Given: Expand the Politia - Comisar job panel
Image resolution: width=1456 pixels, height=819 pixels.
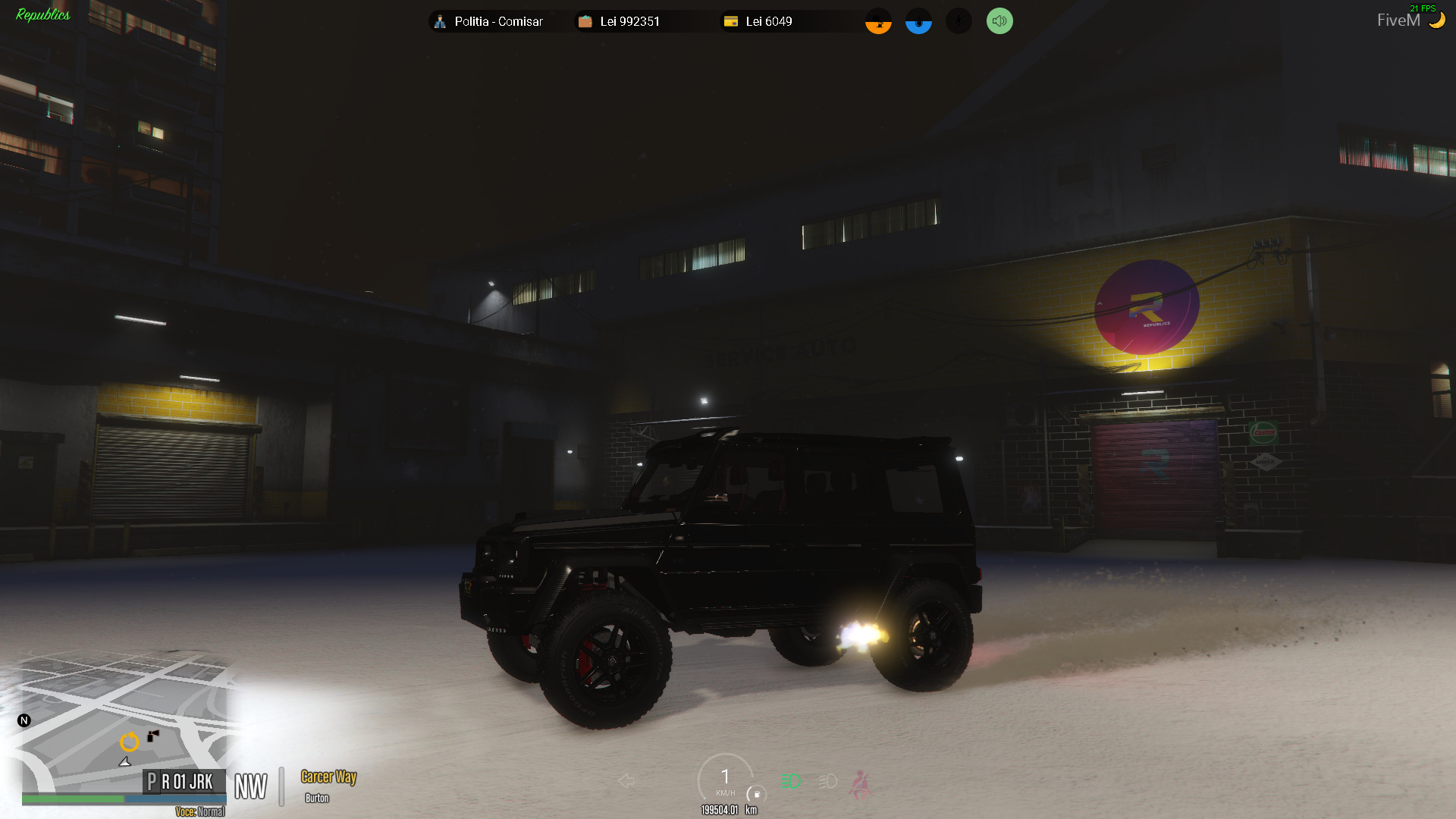Looking at the screenshot, I should click(498, 21).
